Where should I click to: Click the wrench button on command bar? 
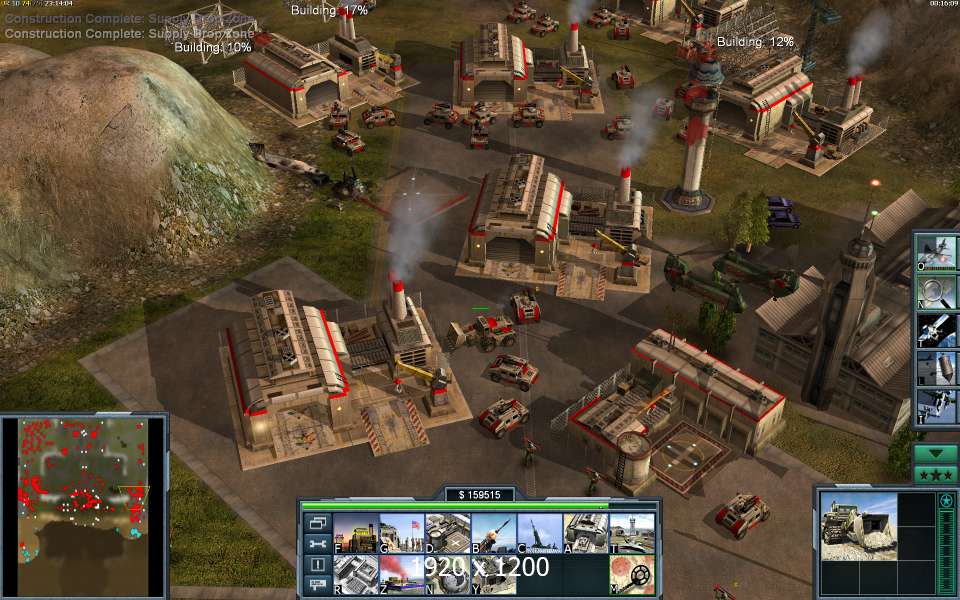pos(318,543)
